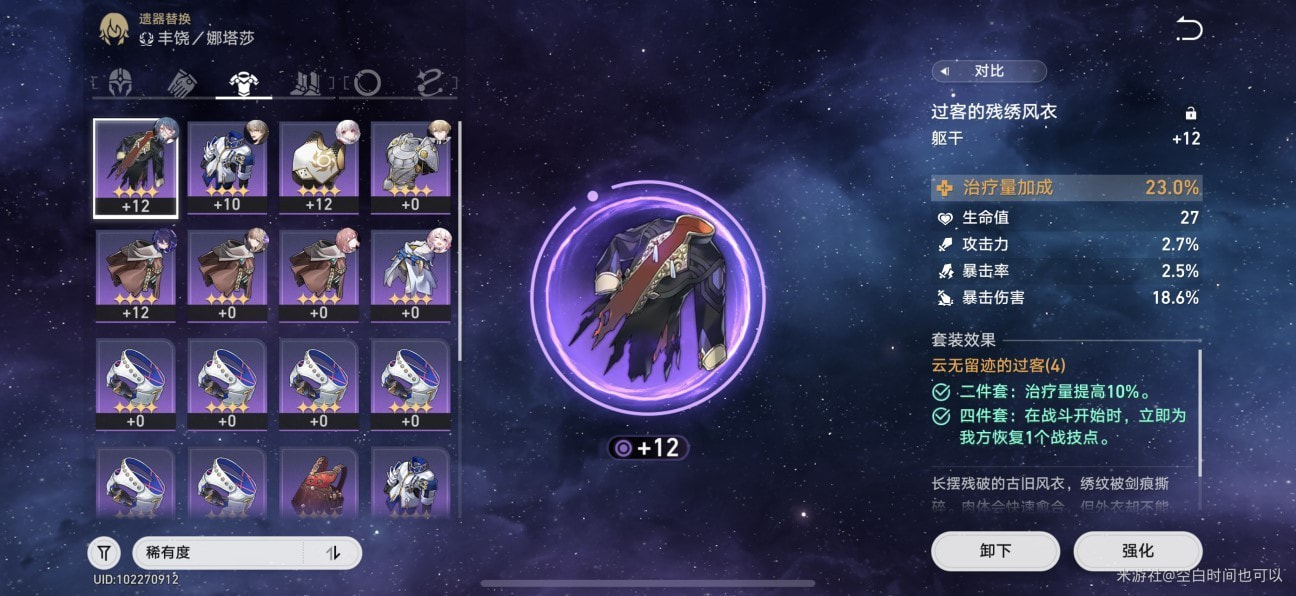1296x596 pixels.
Task: Choose the blue-white coat +10 relic
Action: pos(227,168)
